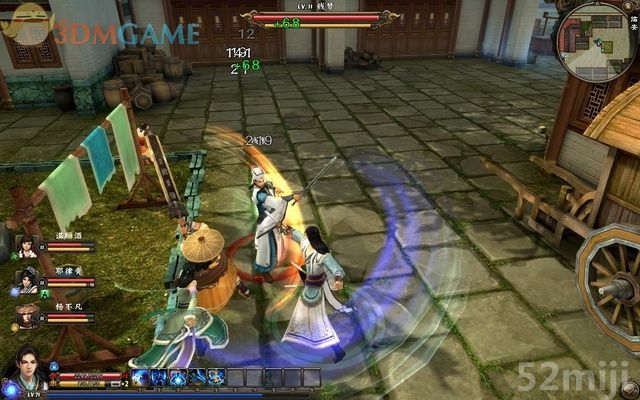Viewport: 640px width, 400px height.
Task: Target party member 杨不凡 with straw hat
Action: (x=26, y=317)
